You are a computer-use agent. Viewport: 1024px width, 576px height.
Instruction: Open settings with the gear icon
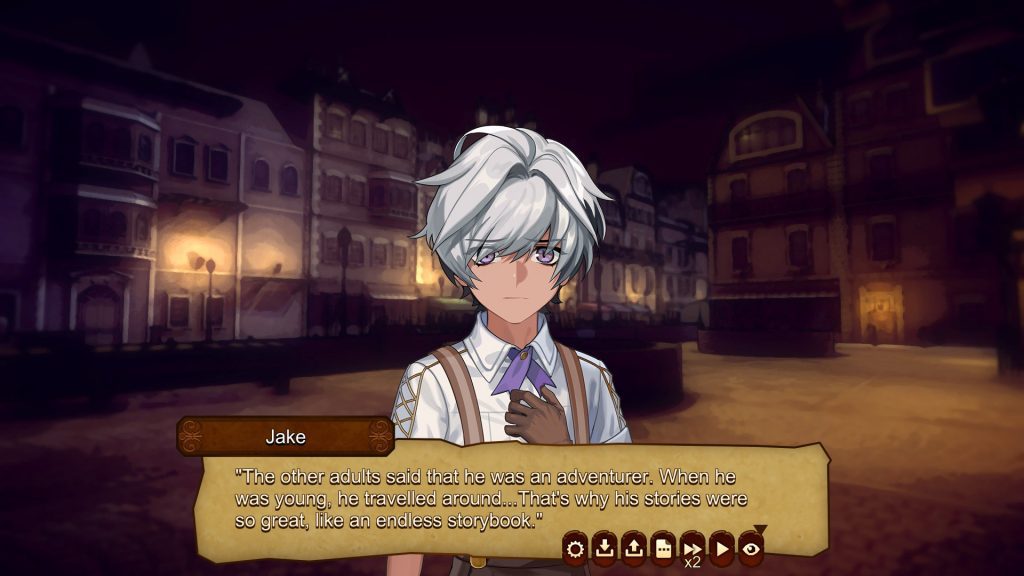point(575,547)
